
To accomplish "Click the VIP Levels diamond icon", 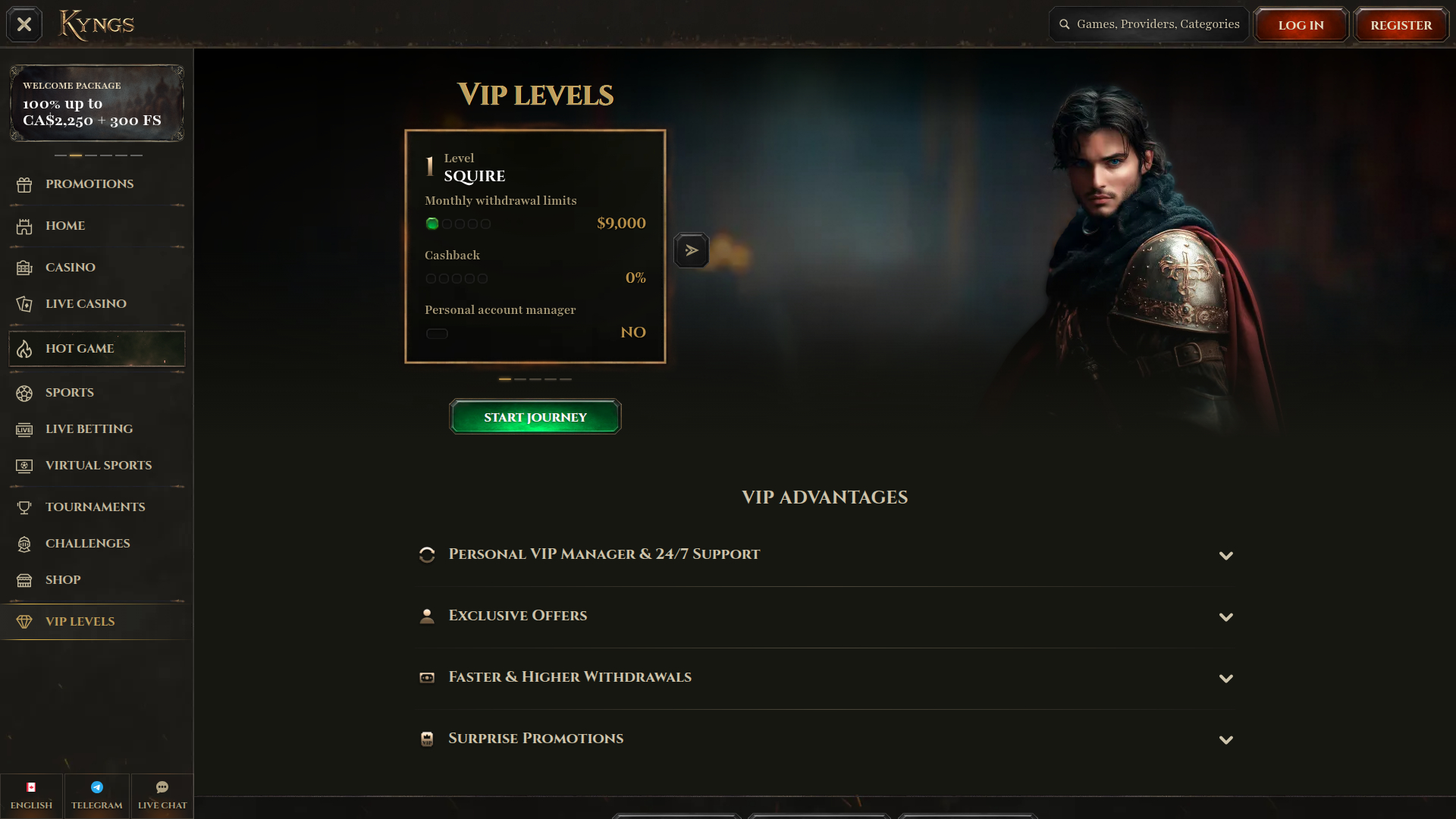I will point(24,621).
